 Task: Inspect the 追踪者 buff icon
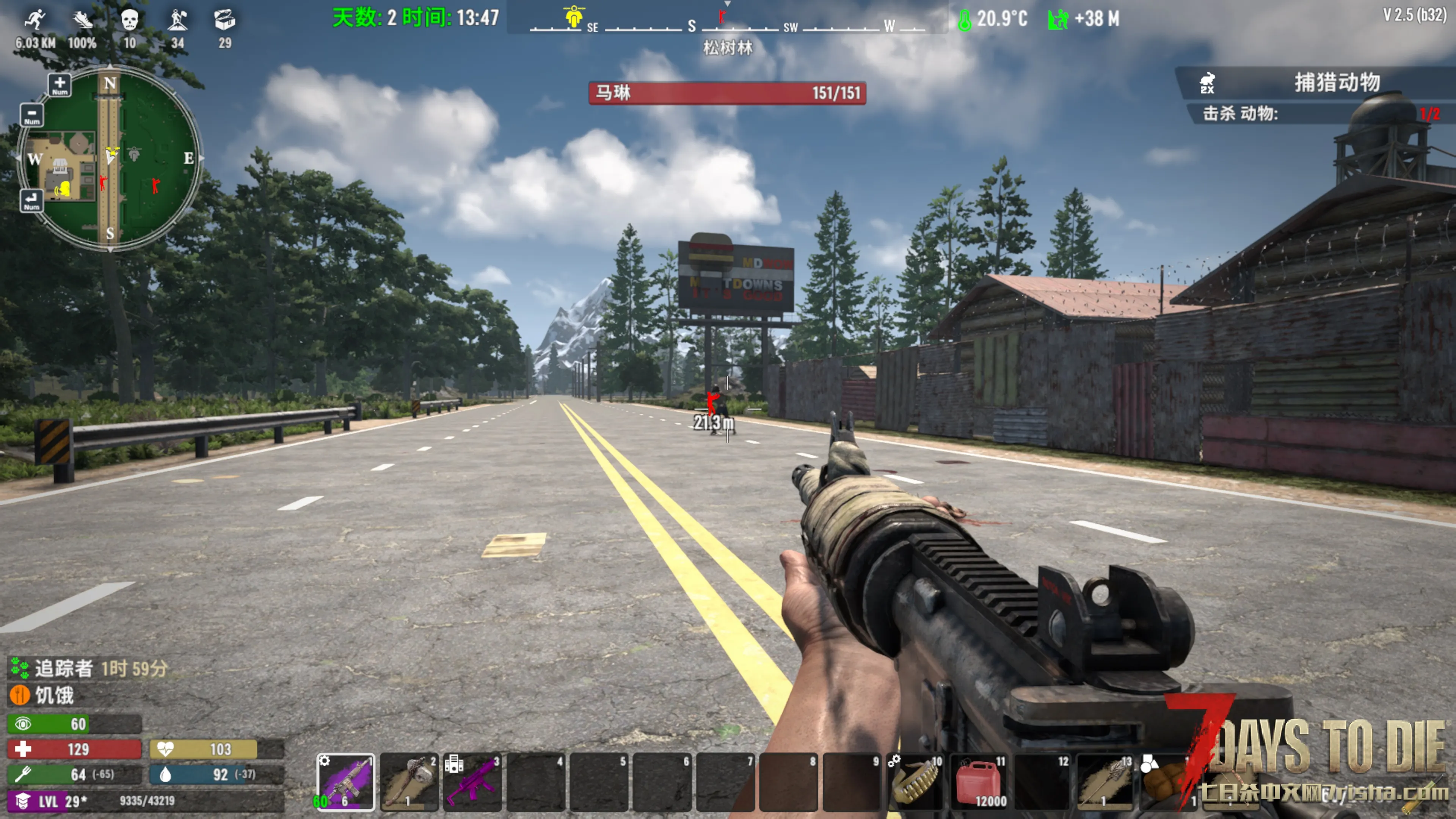coord(20,668)
